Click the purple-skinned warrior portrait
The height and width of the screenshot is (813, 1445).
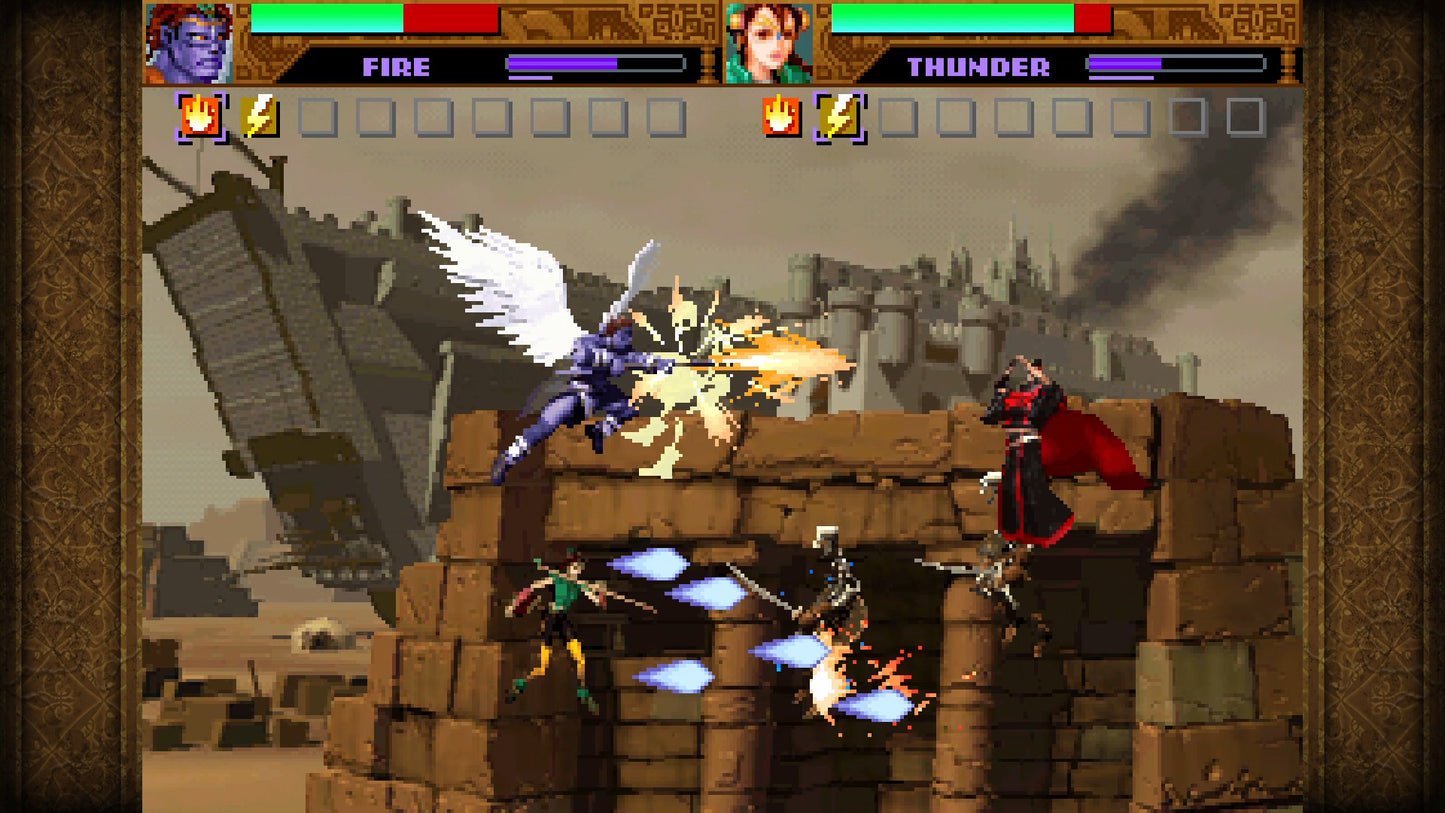(x=189, y=43)
